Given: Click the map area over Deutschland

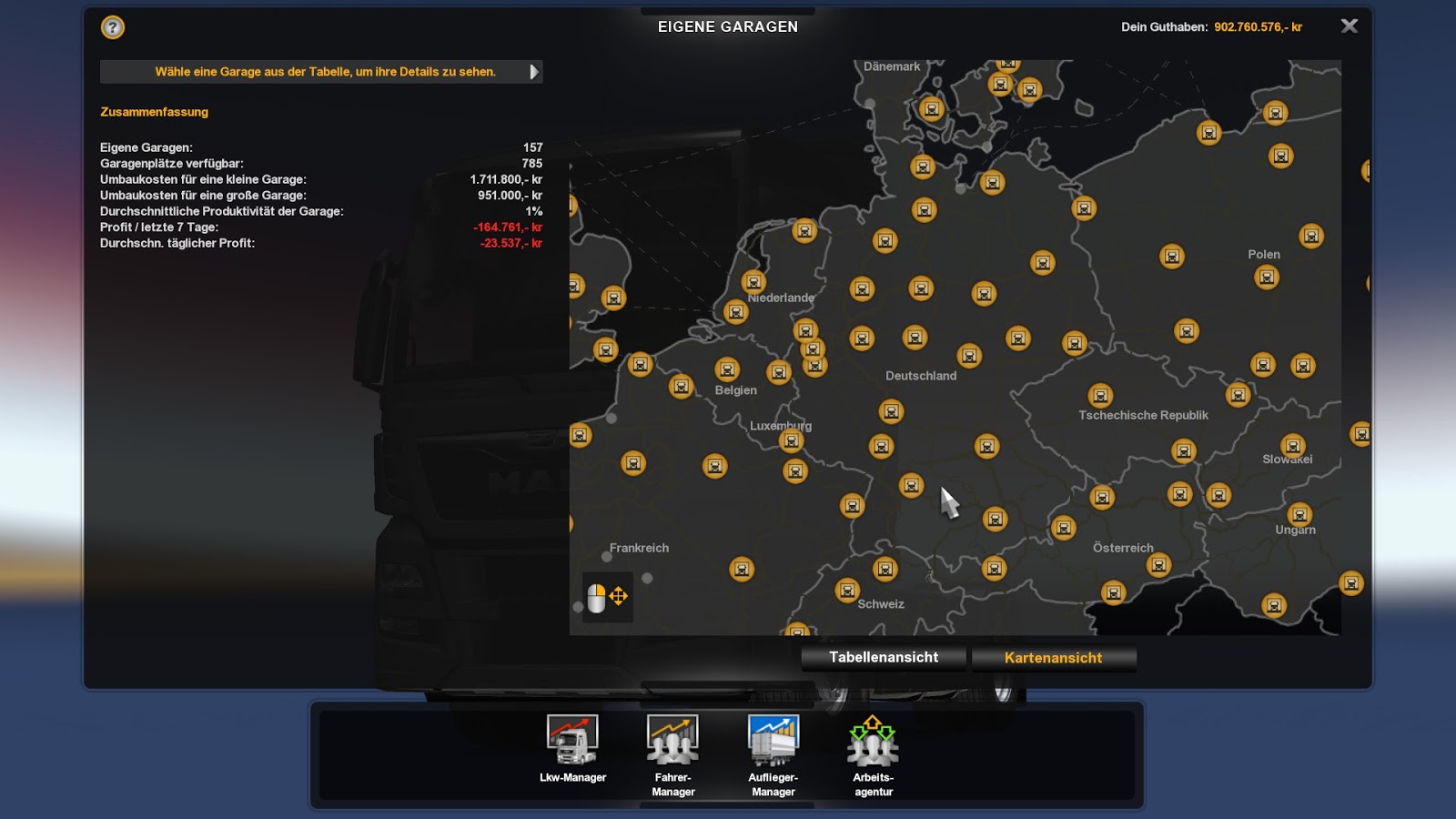Looking at the screenshot, I should click(x=922, y=375).
